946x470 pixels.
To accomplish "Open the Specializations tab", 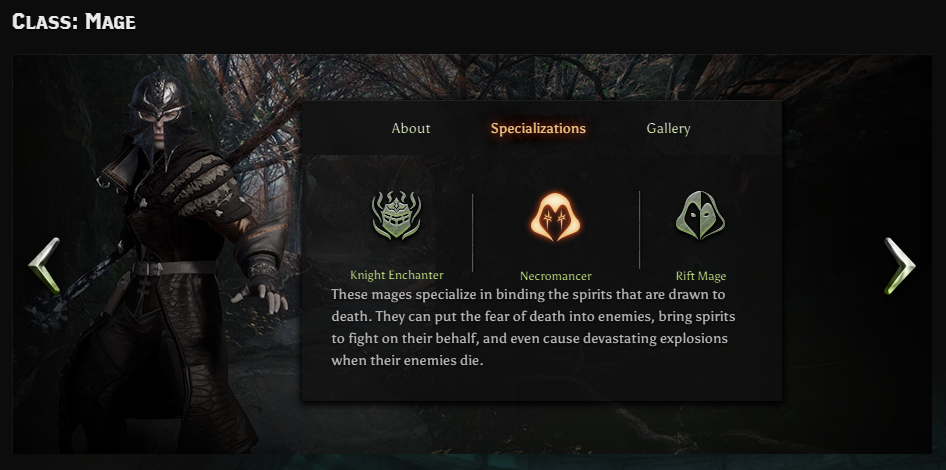I will click(x=538, y=128).
